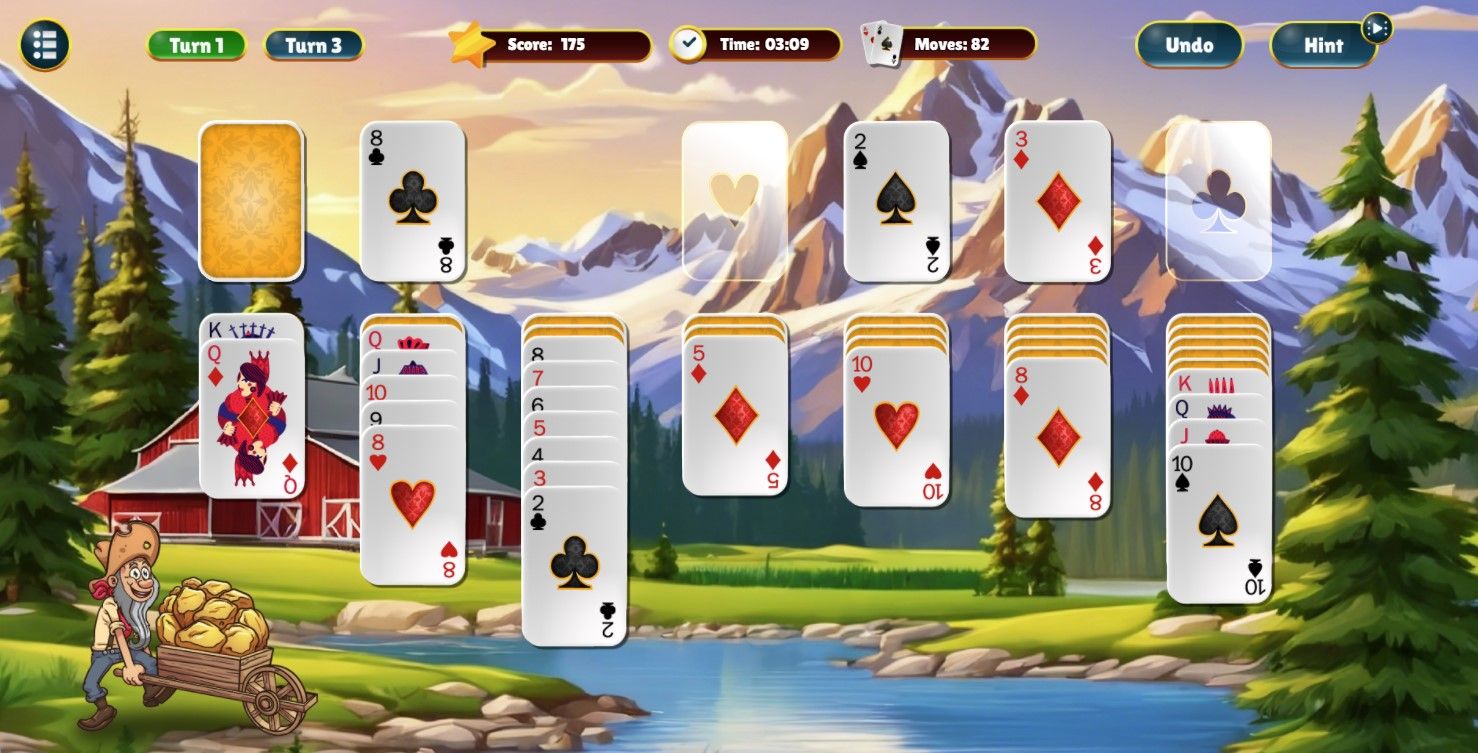Image resolution: width=1478 pixels, height=753 pixels.
Task: Click the checkmark icon beside Time
Action: point(689,44)
